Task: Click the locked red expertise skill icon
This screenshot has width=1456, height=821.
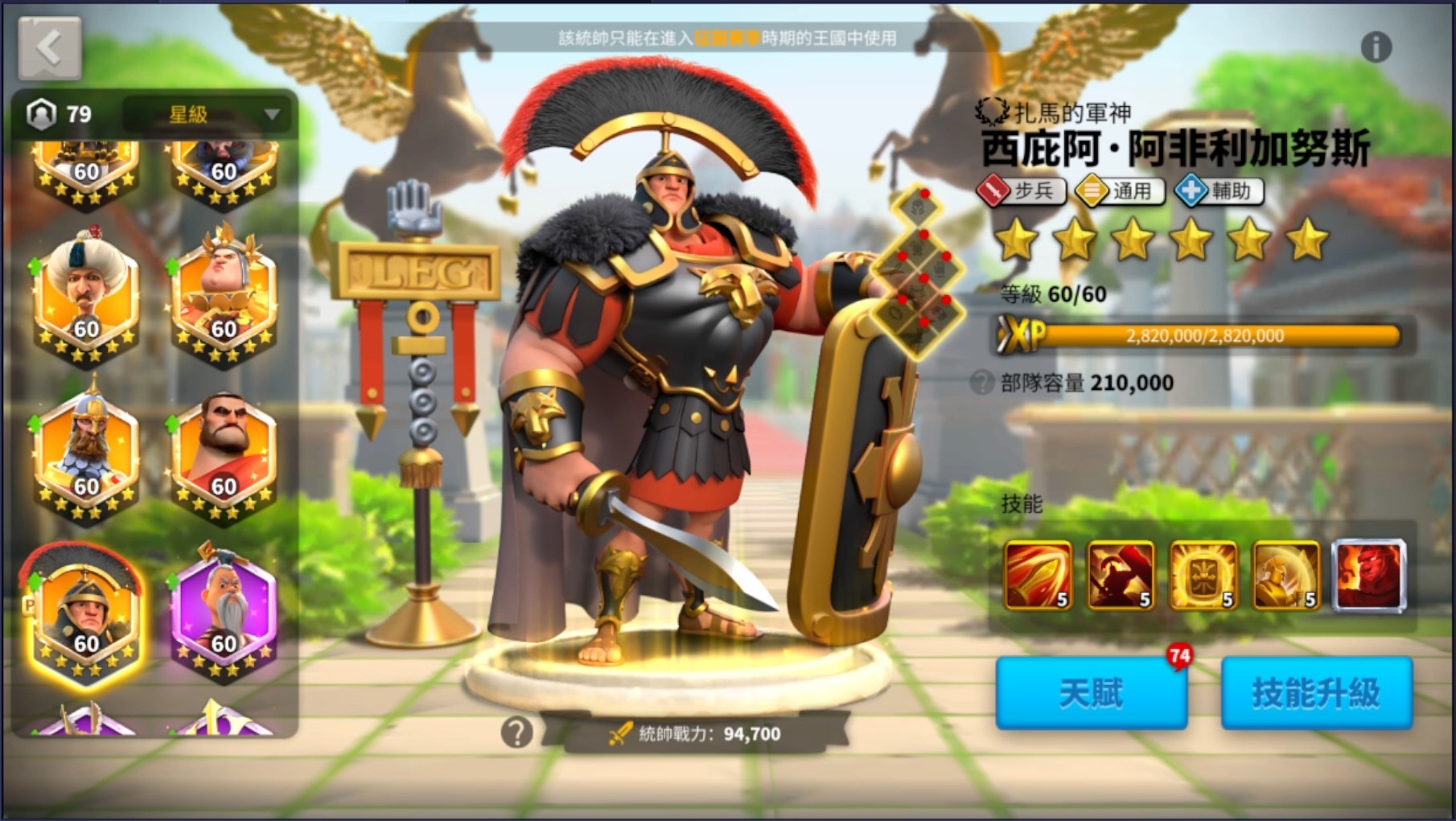Action: (1368, 576)
